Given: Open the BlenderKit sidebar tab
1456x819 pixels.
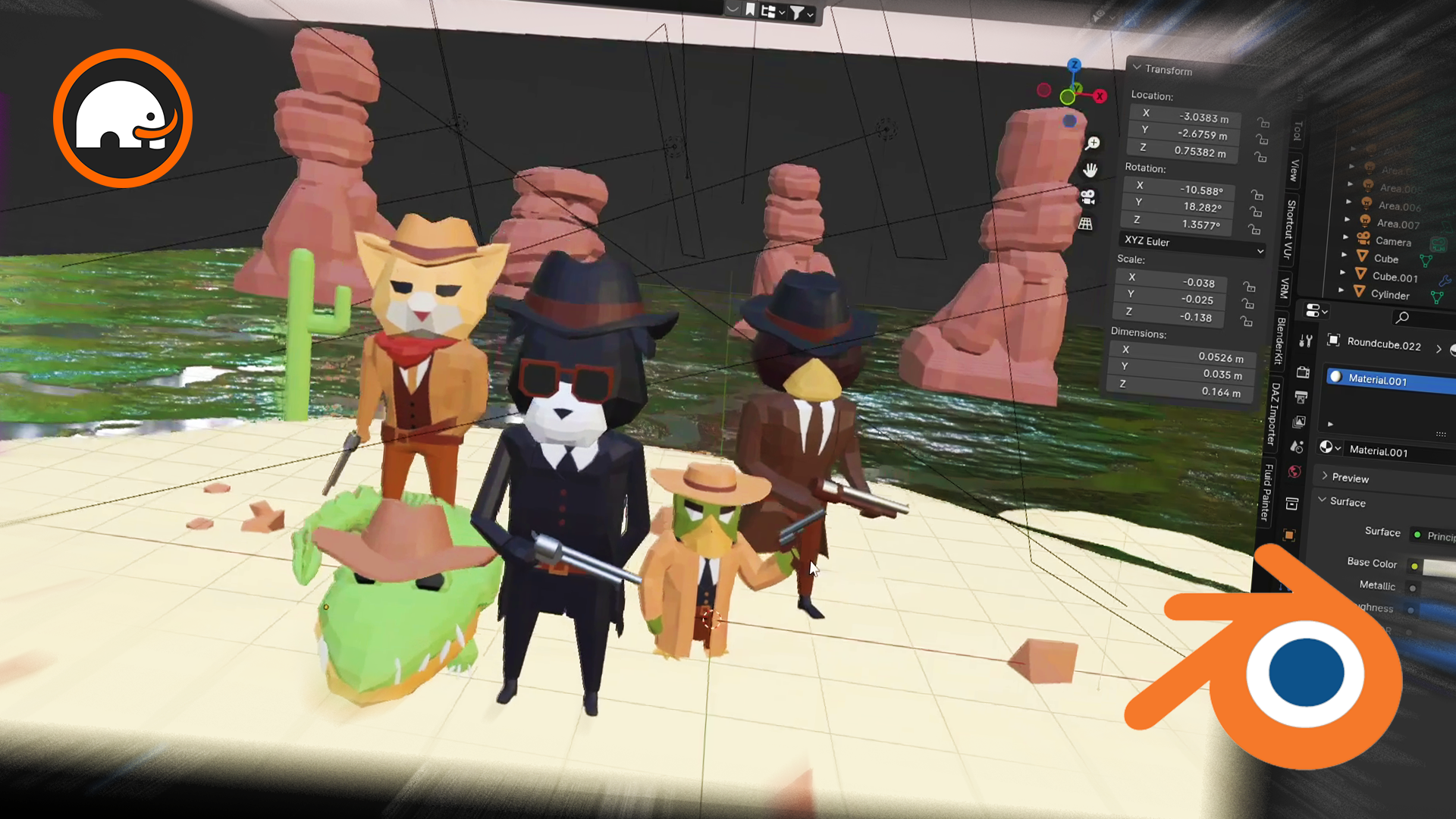Looking at the screenshot, I should tap(1281, 341).
